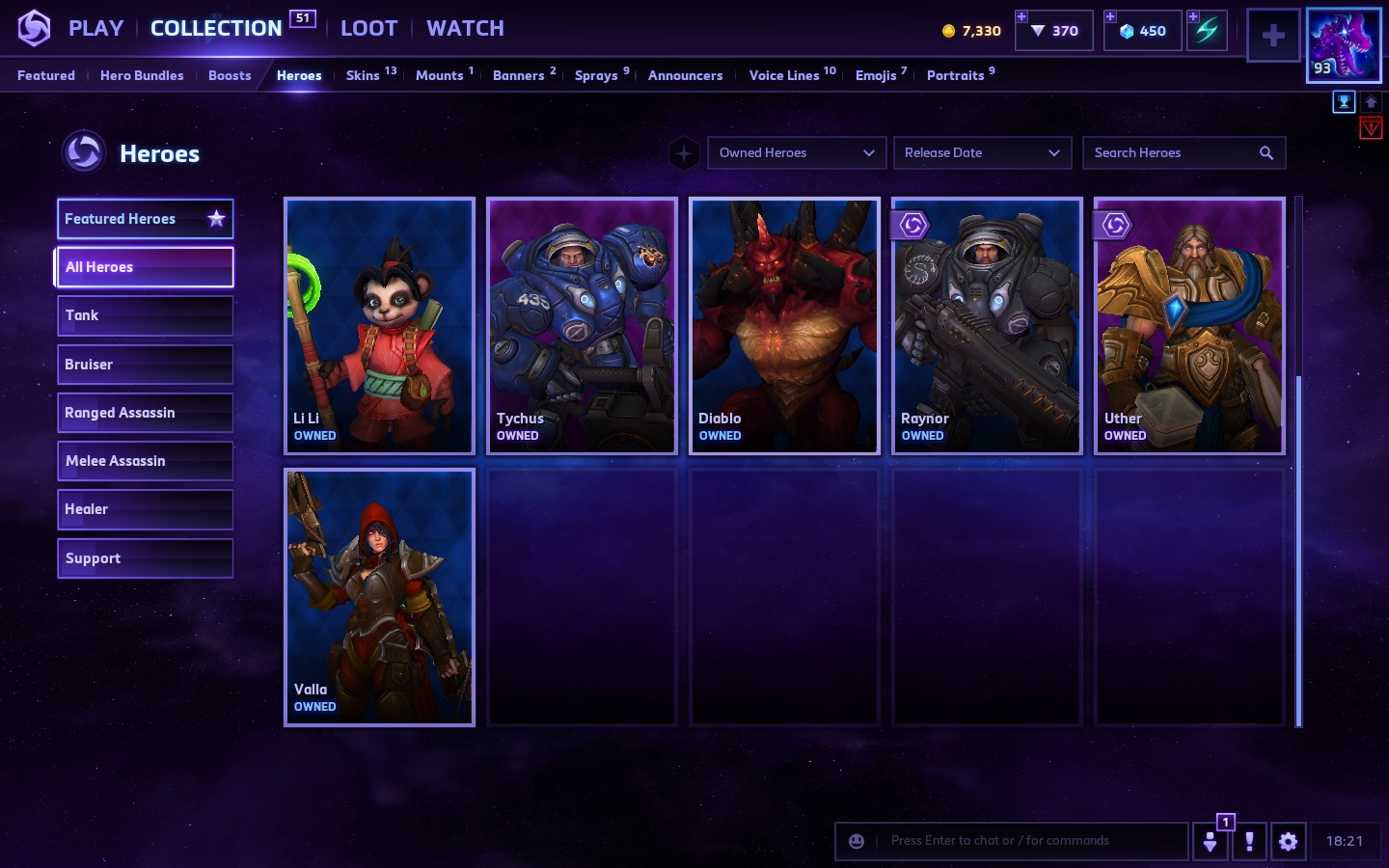This screenshot has width=1389, height=868.
Task: Go to the LOOT section
Action: coord(368,29)
